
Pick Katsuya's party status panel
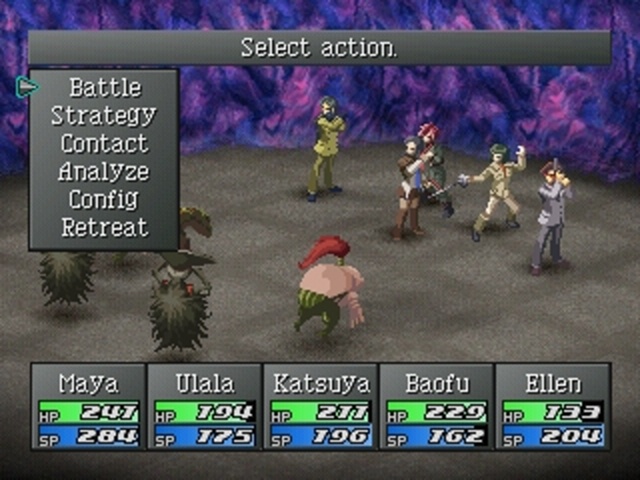(320, 408)
